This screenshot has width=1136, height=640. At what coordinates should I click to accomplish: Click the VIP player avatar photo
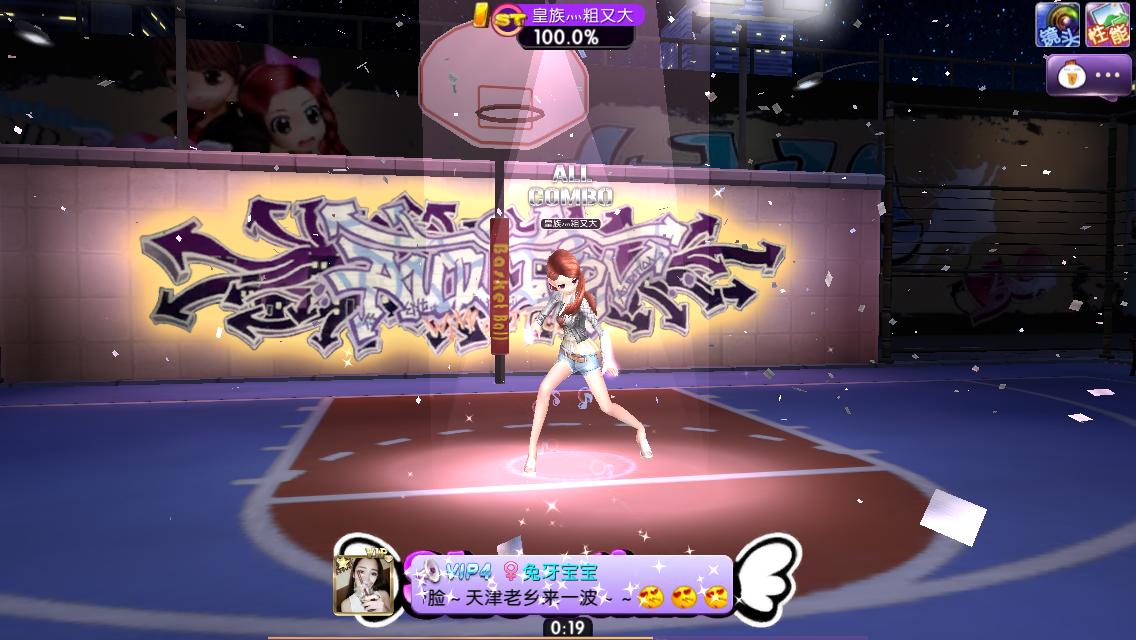coord(362,583)
